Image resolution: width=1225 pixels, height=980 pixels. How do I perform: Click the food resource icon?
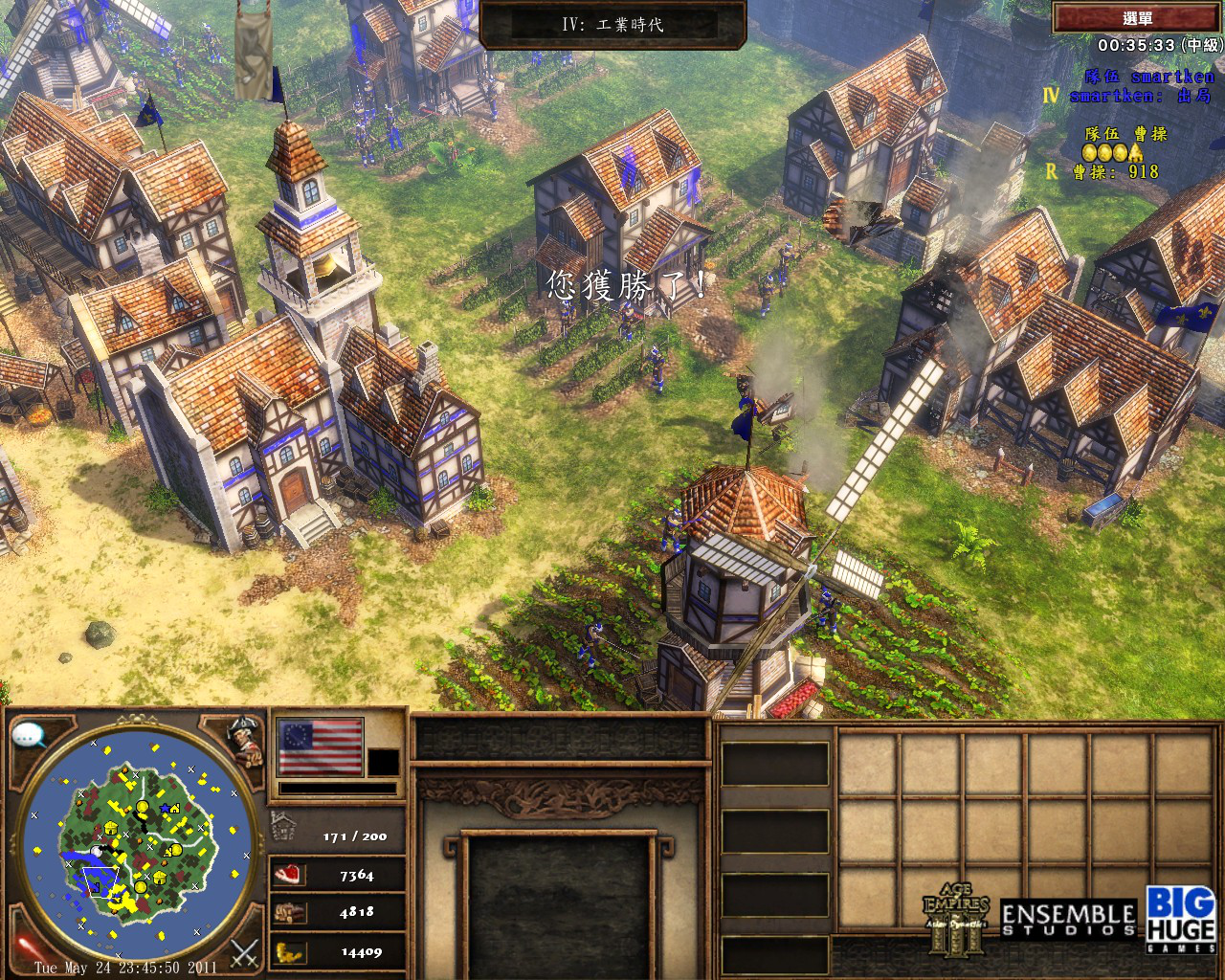[287, 874]
